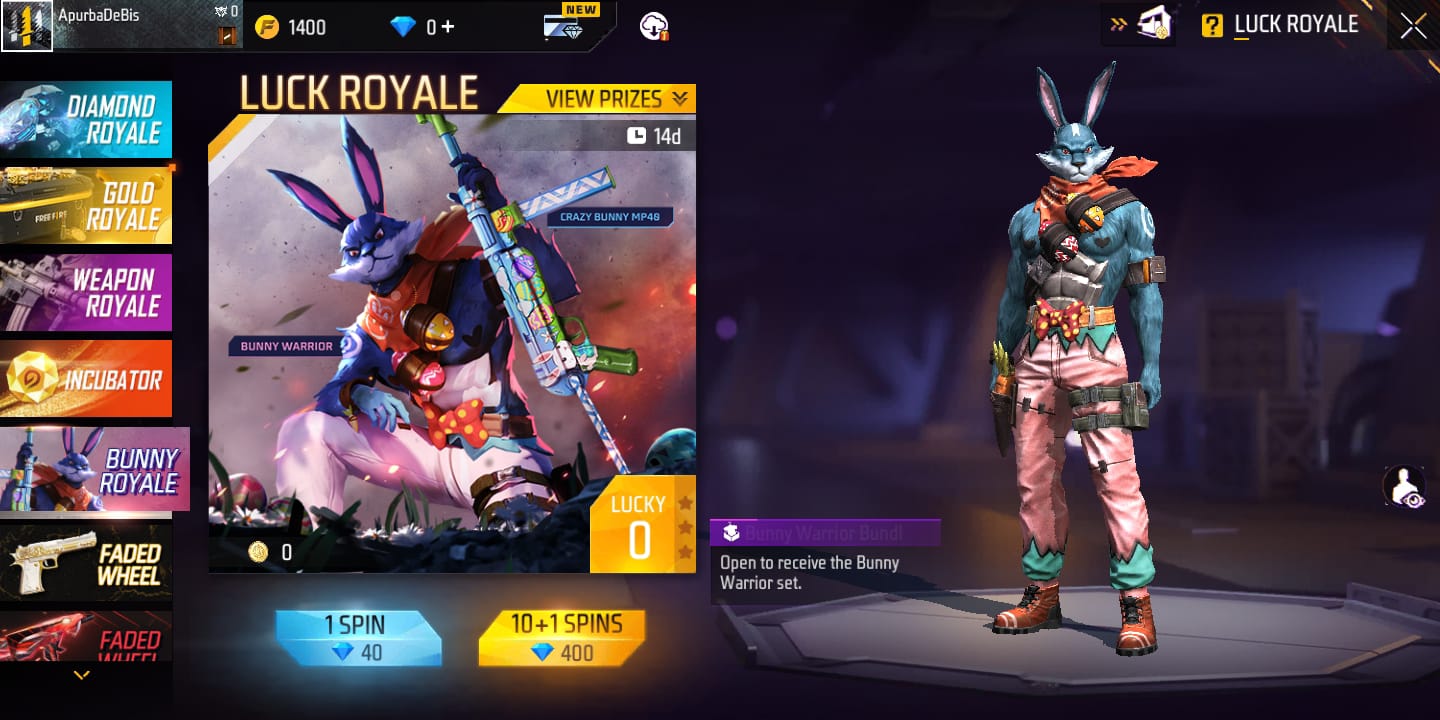Image resolution: width=1440 pixels, height=720 pixels.
Task: Tap the 1400 gold coin balance
Action: pyautogui.click(x=290, y=27)
